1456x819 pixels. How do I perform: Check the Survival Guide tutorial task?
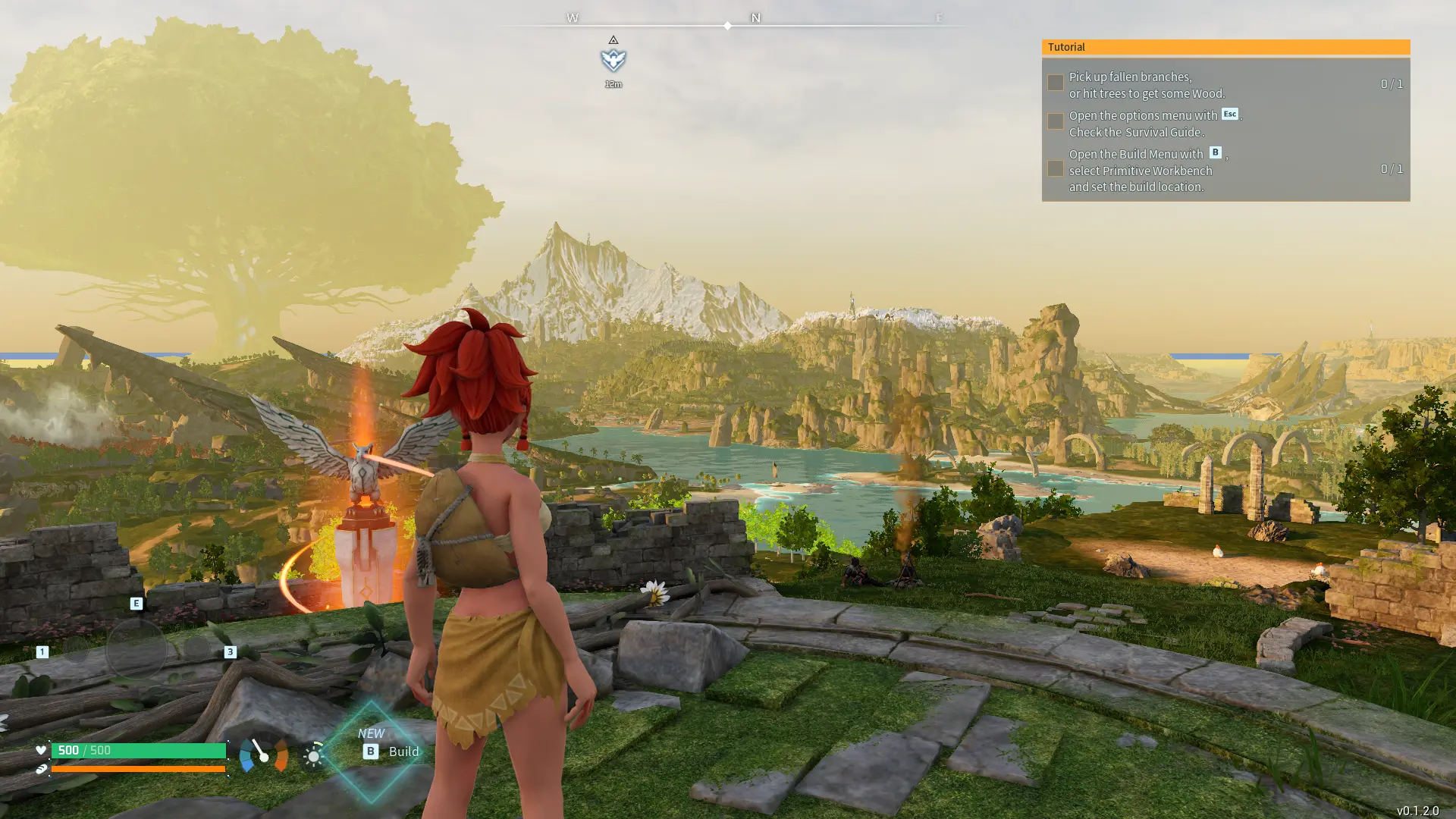point(1055,121)
